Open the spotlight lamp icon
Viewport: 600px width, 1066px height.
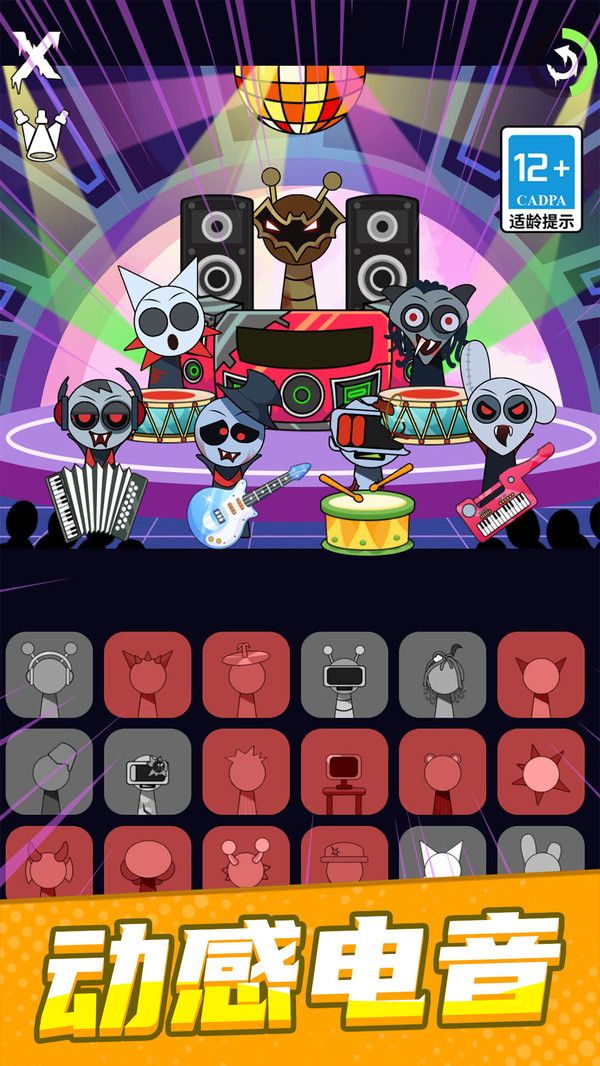coord(41,135)
